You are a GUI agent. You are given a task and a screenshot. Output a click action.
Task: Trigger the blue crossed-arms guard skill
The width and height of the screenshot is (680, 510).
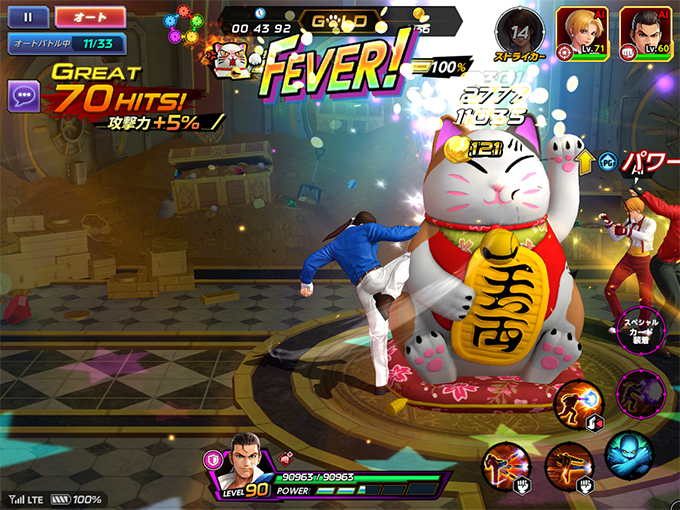628,454
